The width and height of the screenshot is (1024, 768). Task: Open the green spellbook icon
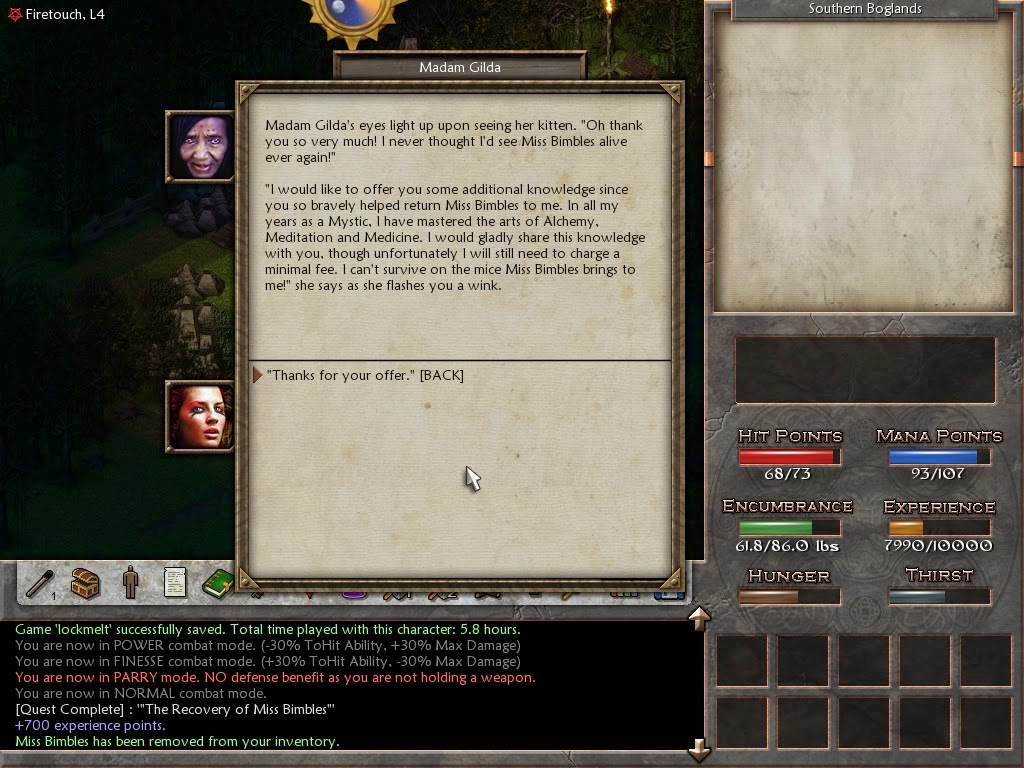[217, 582]
